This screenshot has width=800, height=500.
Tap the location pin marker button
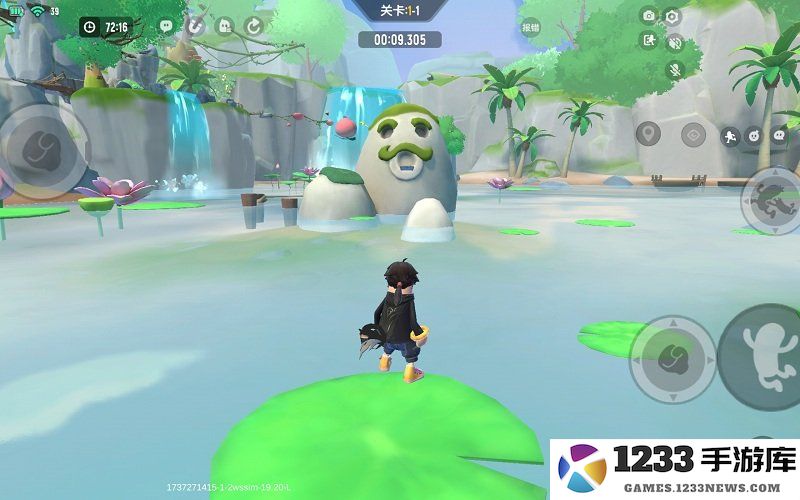pos(648,134)
